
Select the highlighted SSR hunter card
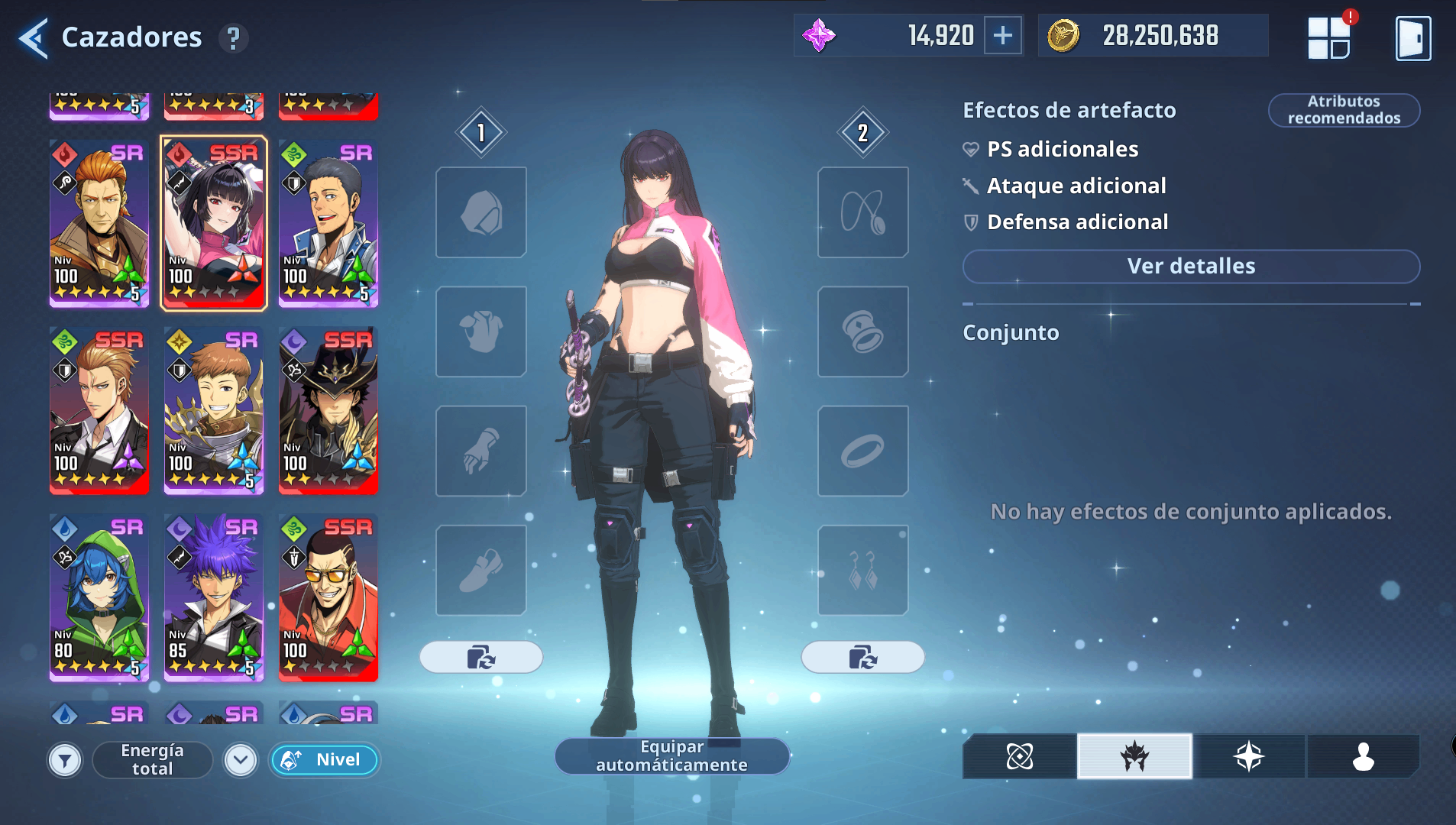coord(213,224)
